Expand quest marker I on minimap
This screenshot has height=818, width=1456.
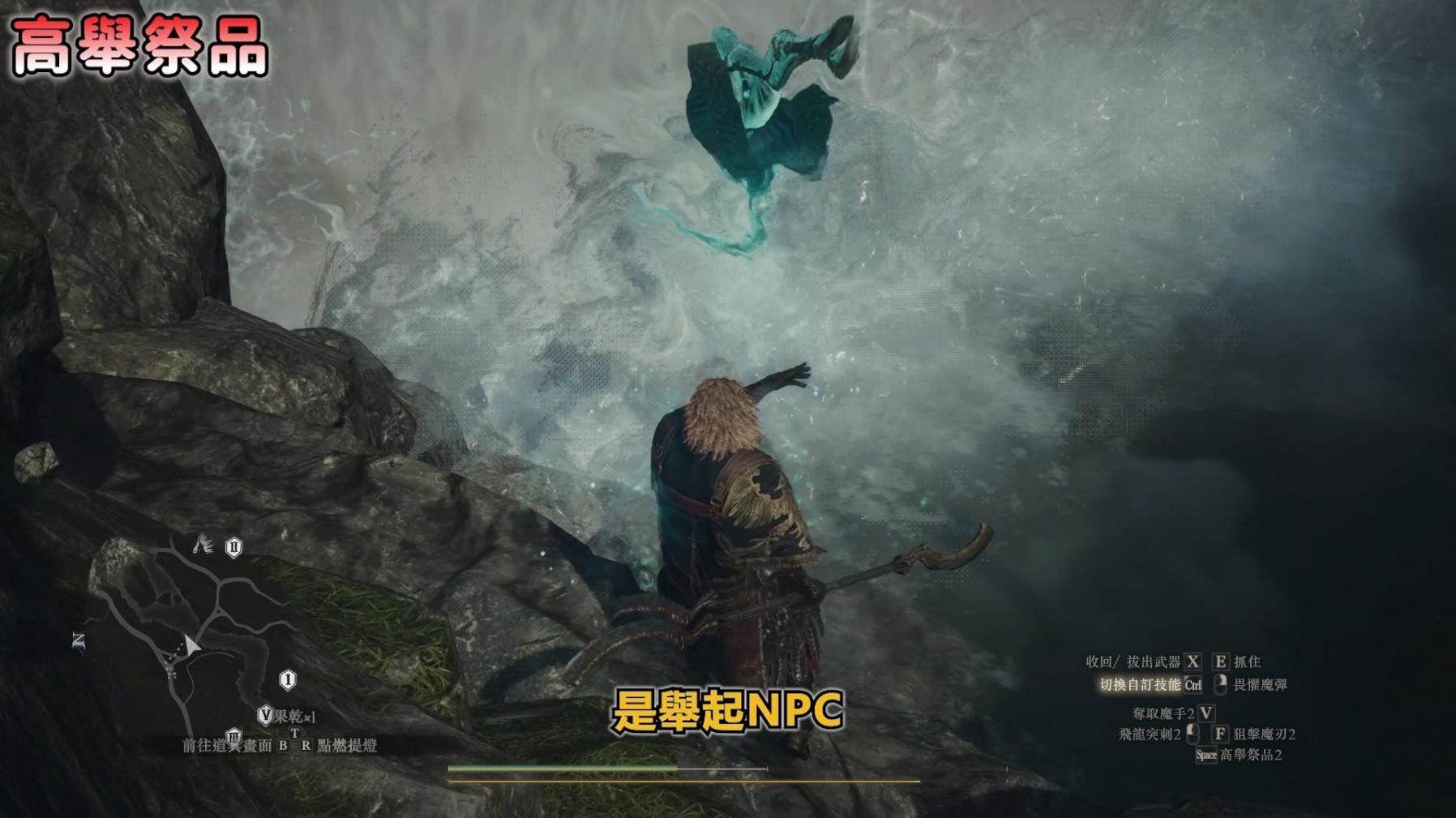point(288,680)
